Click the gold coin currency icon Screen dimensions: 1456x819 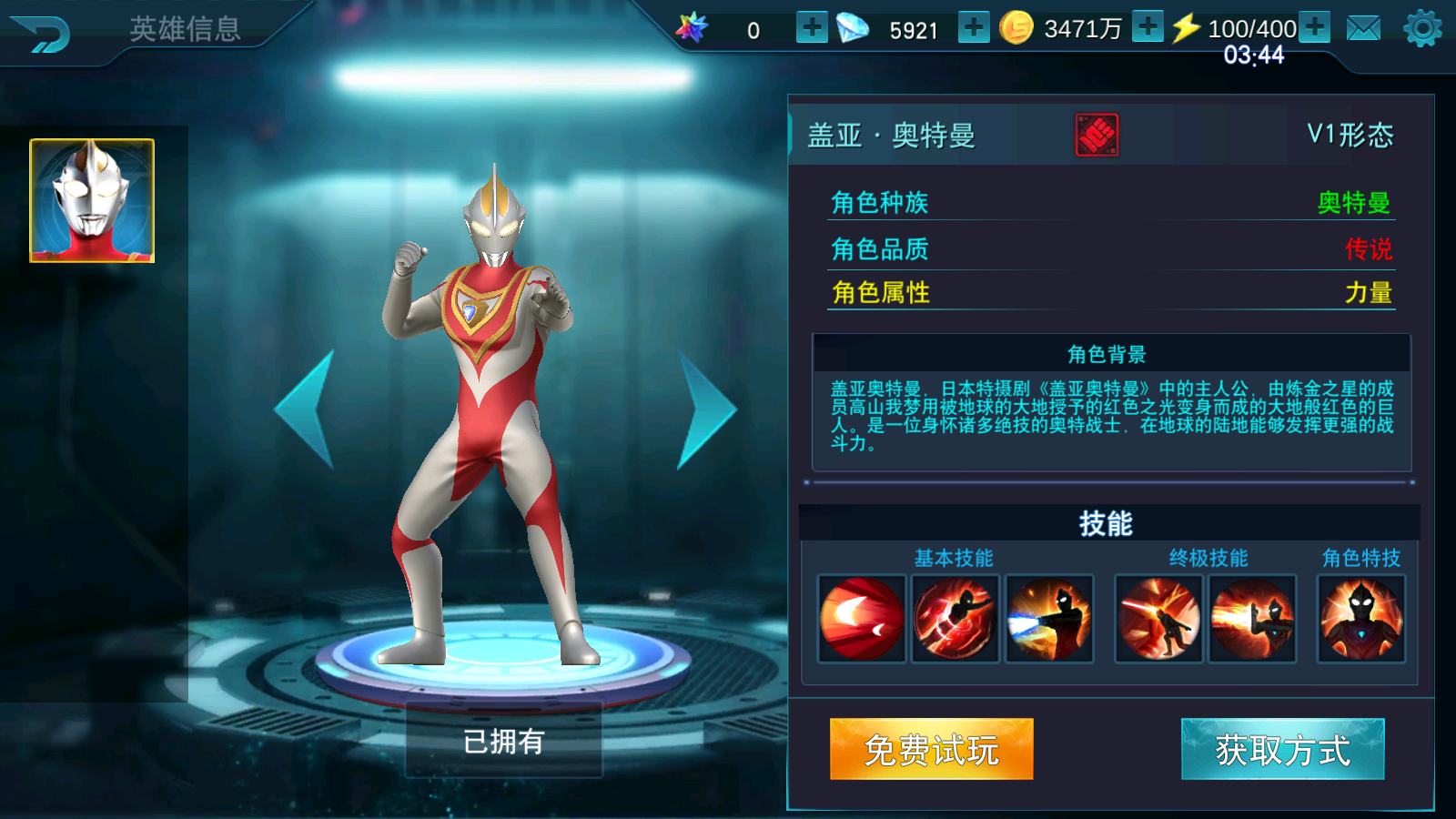(1016, 28)
